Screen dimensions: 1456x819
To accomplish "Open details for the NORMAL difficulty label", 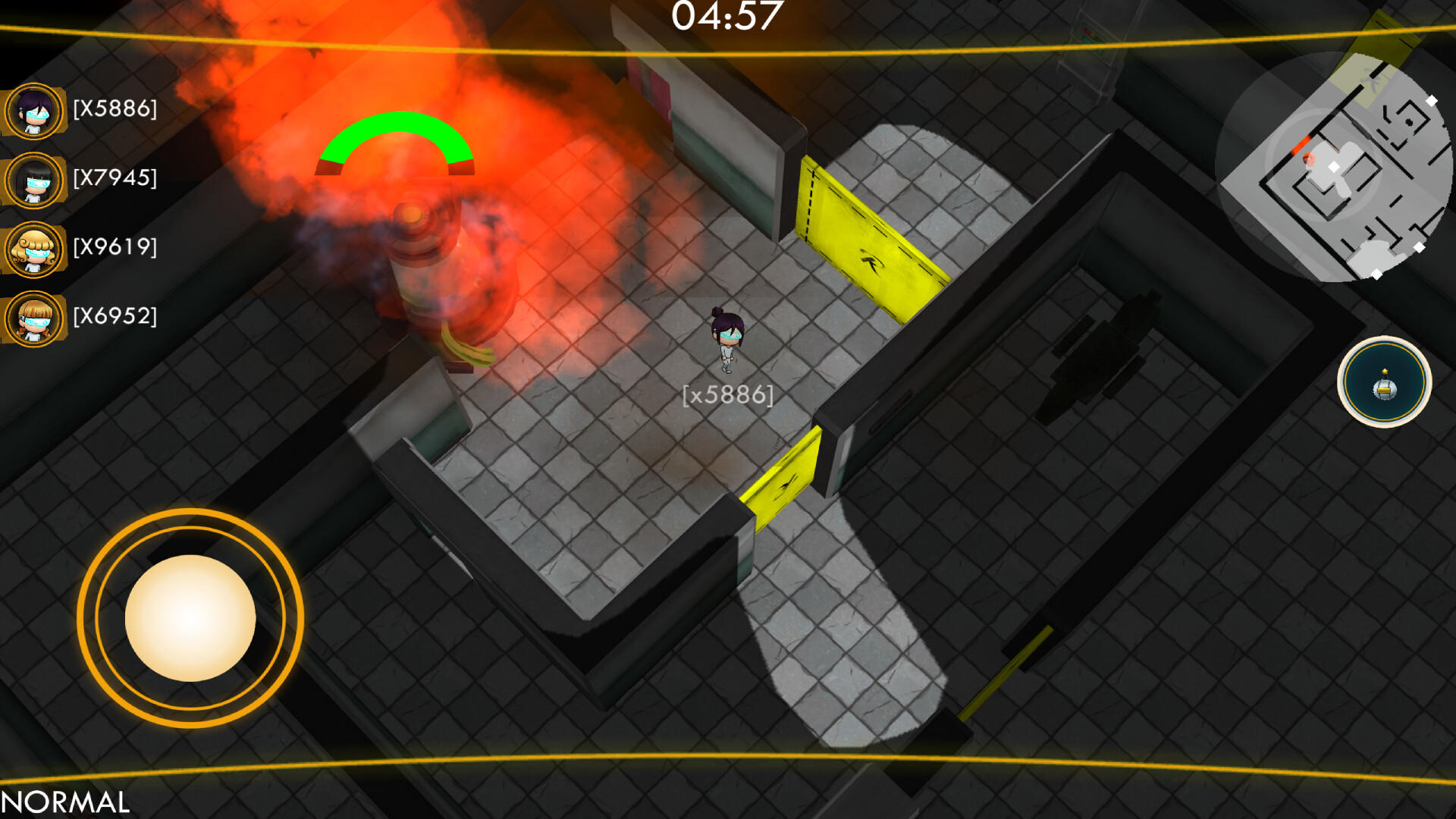I will [64, 799].
